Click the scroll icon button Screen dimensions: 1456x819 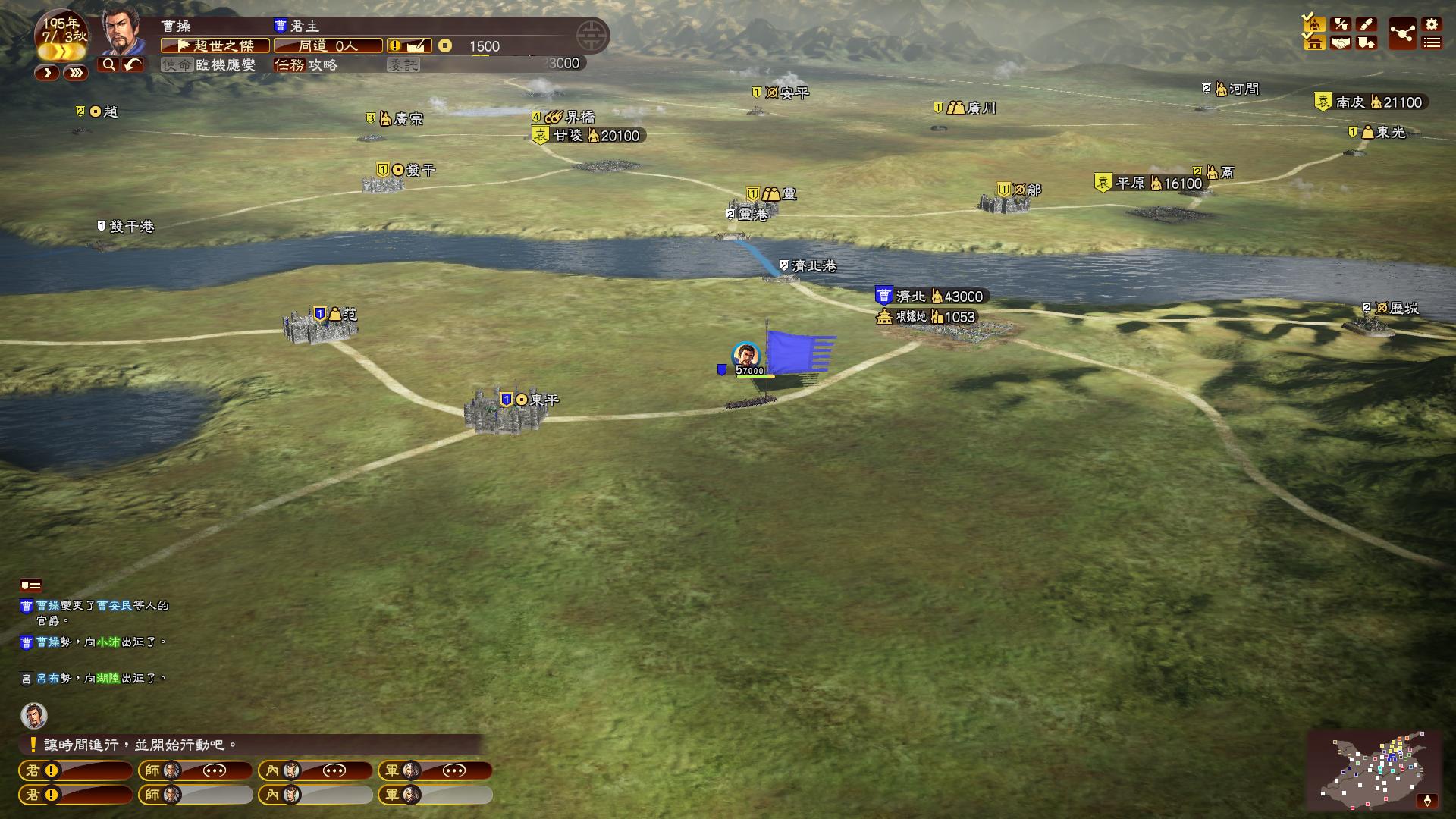point(1367,24)
